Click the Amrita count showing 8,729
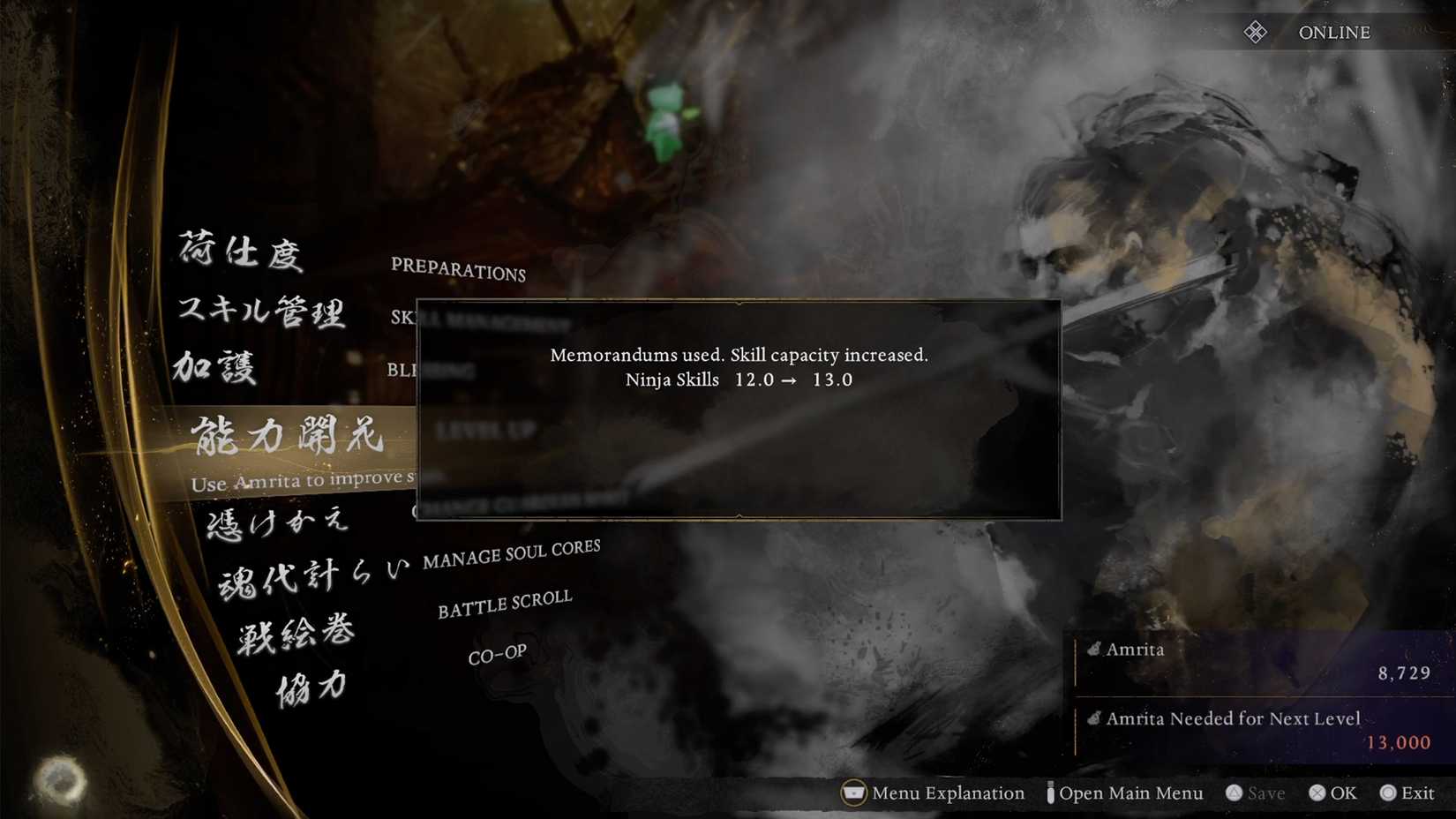The height and width of the screenshot is (819, 1456). (x=1404, y=673)
